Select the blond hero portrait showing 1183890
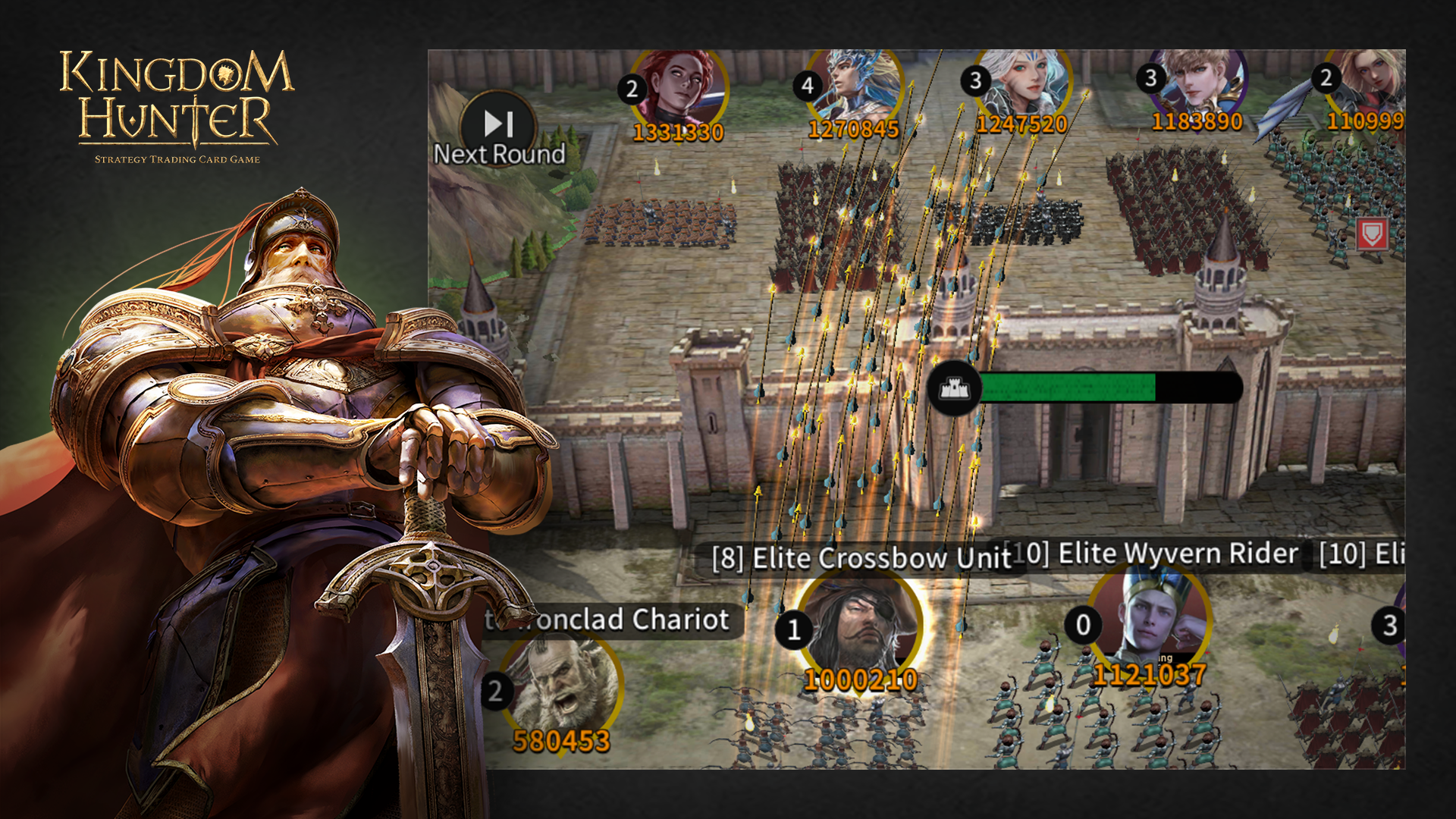 click(x=1201, y=80)
